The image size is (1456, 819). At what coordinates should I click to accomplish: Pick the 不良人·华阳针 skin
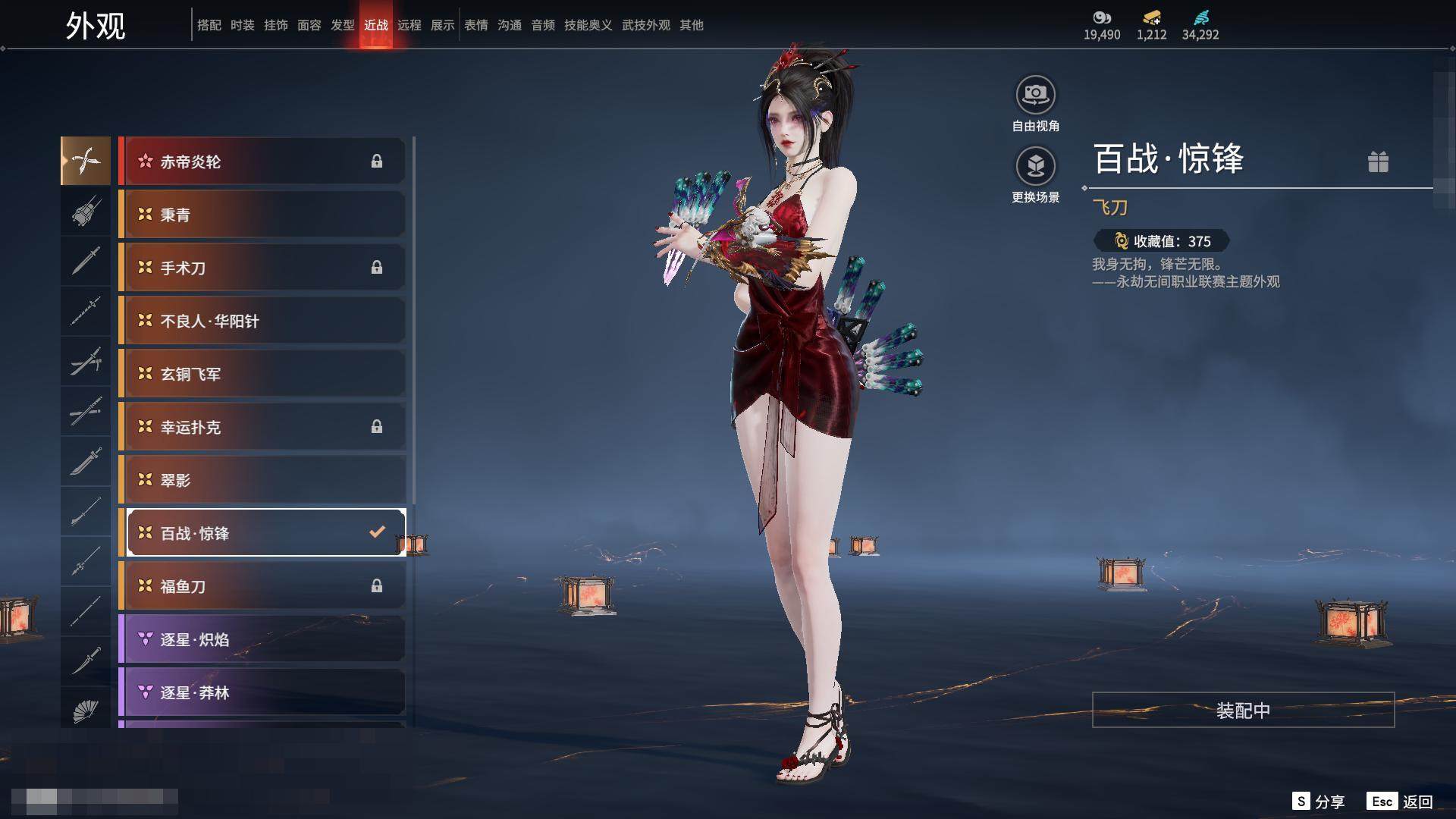[262, 321]
